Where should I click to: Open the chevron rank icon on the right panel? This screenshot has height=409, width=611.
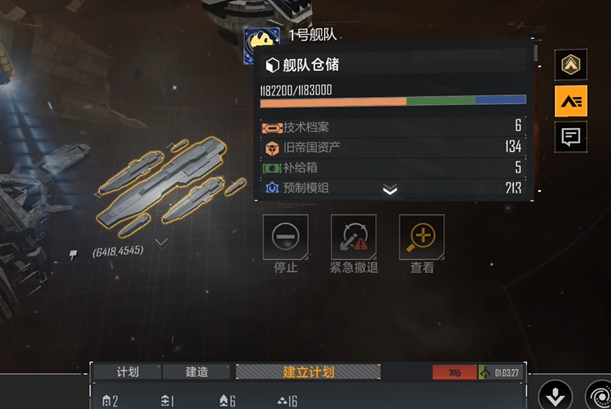(x=572, y=65)
